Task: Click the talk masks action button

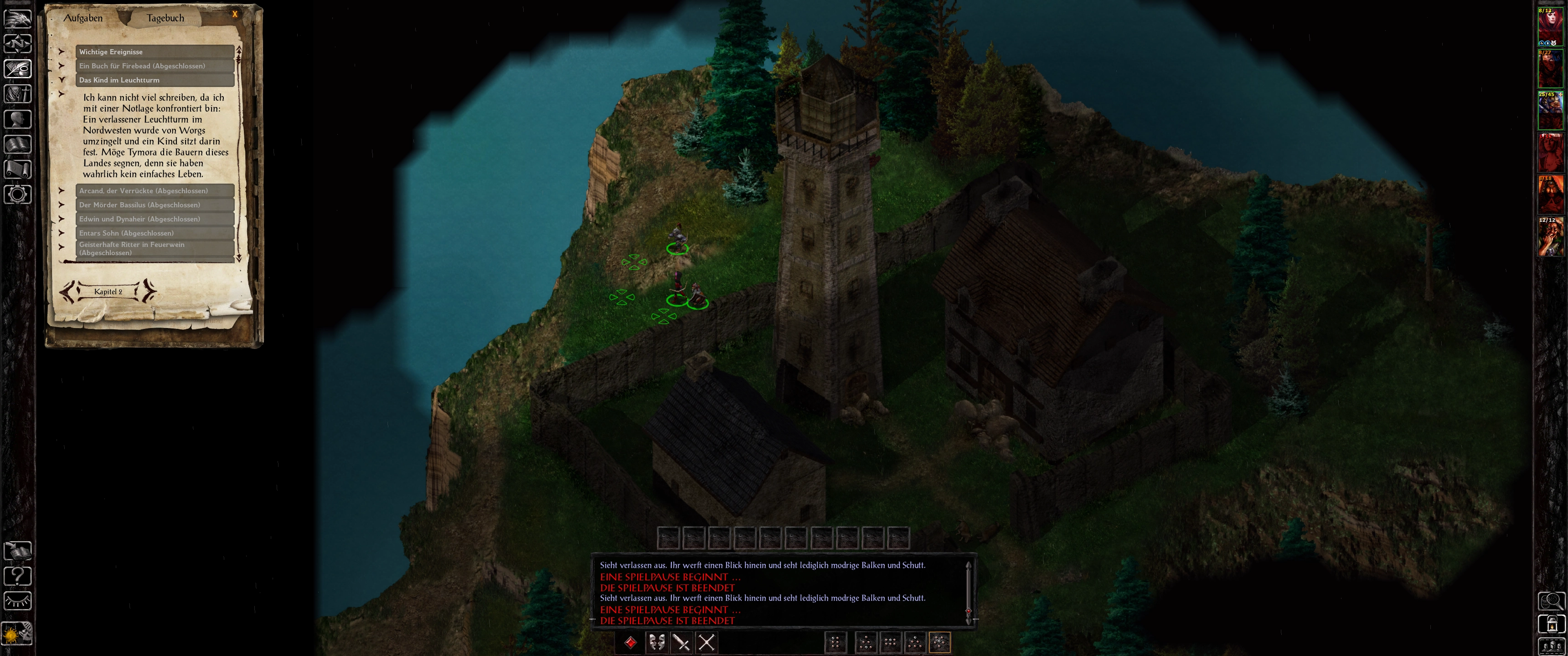Action: pos(656,642)
